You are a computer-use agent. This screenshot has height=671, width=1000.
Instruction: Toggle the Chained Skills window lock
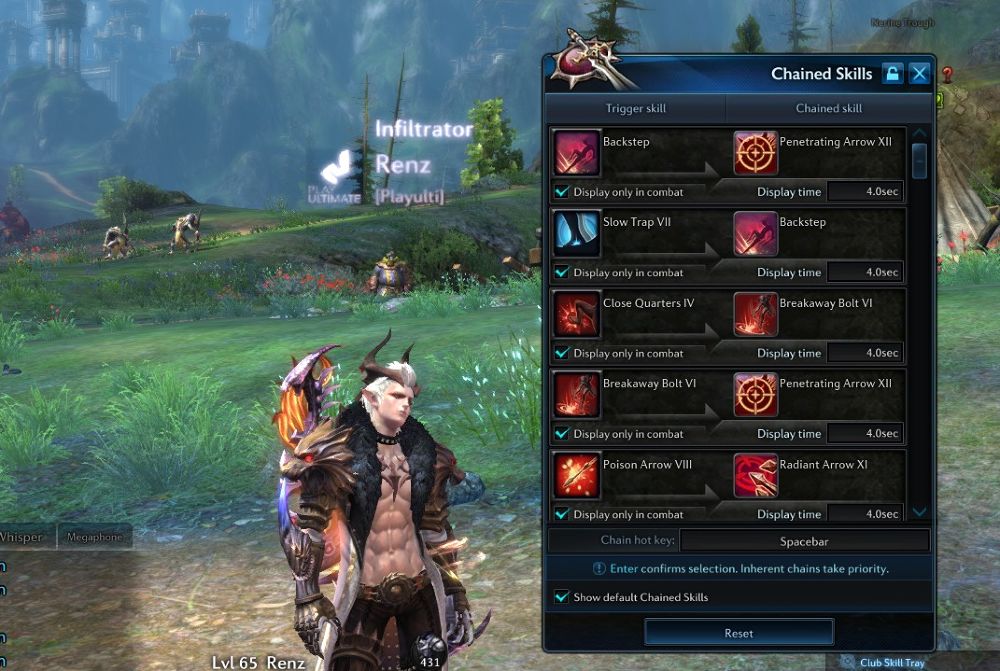(891, 73)
